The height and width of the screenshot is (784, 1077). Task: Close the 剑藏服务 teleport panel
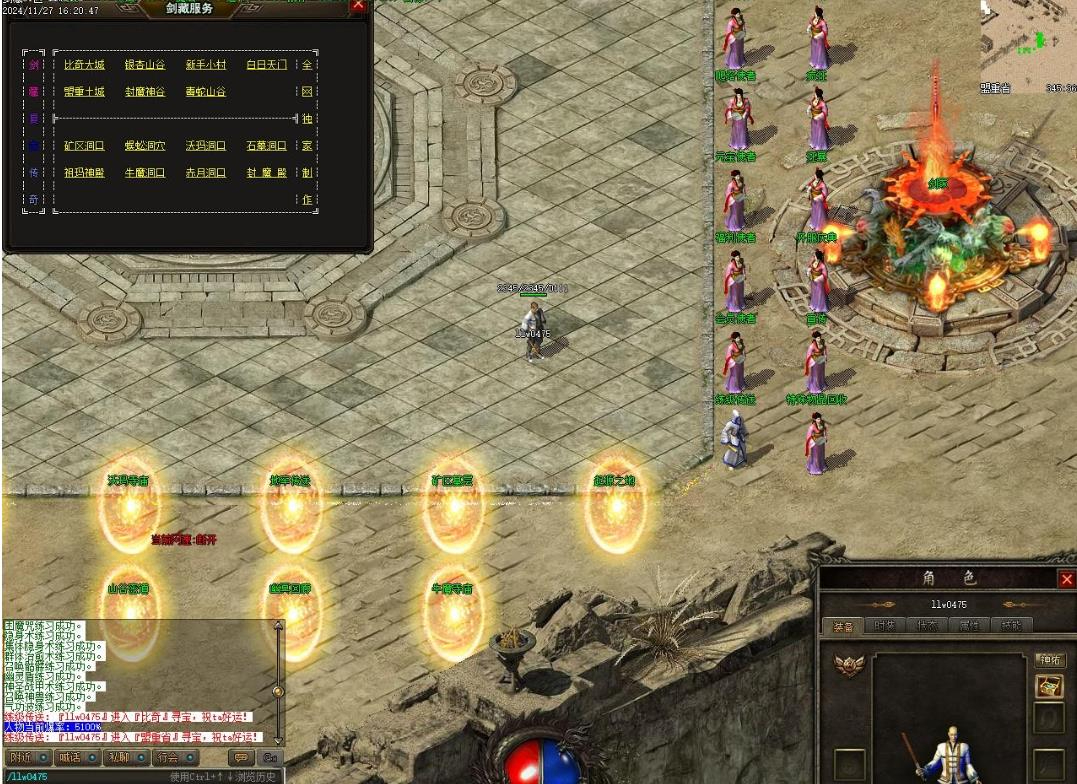pyautogui.click(x=359, y=5)
